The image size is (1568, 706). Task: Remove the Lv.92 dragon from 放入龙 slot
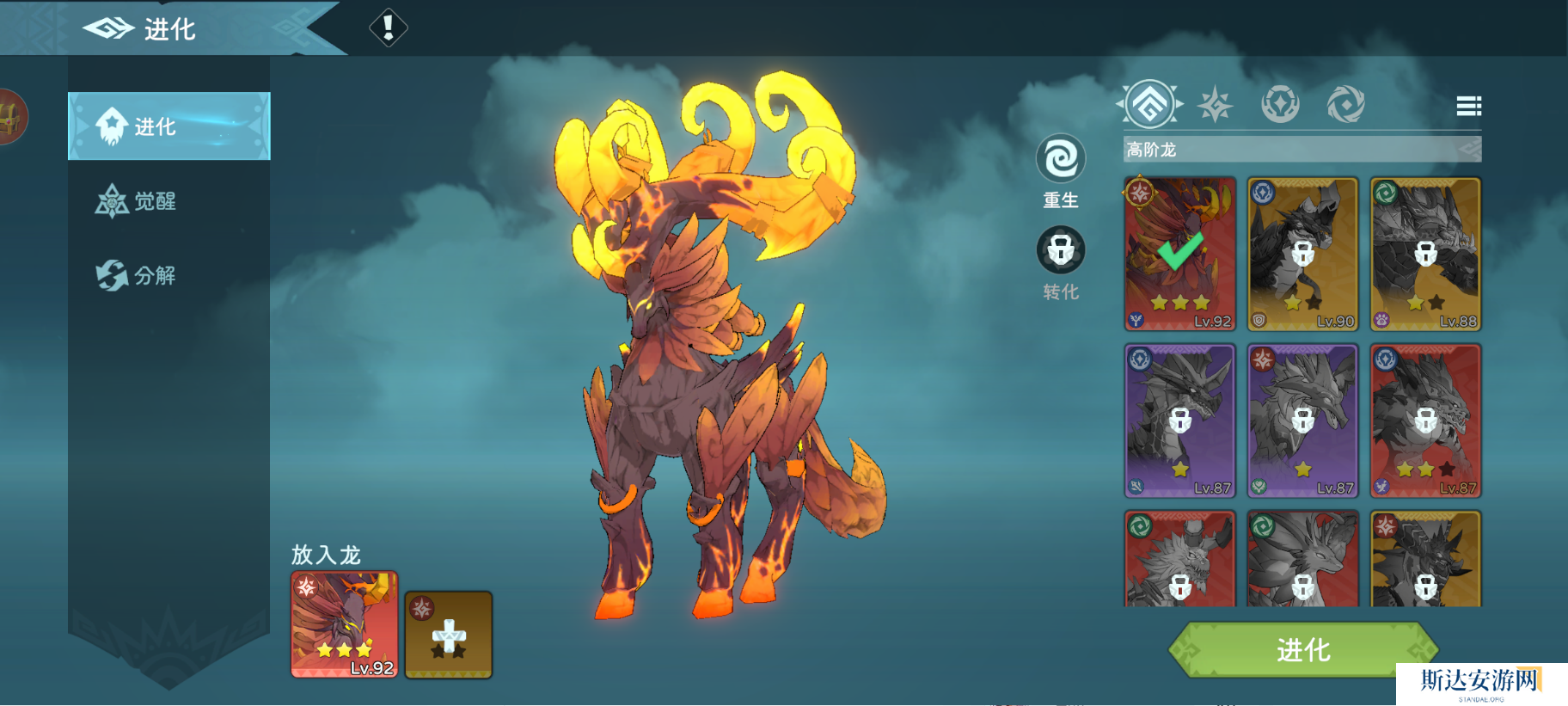click(x=344, y=624)
